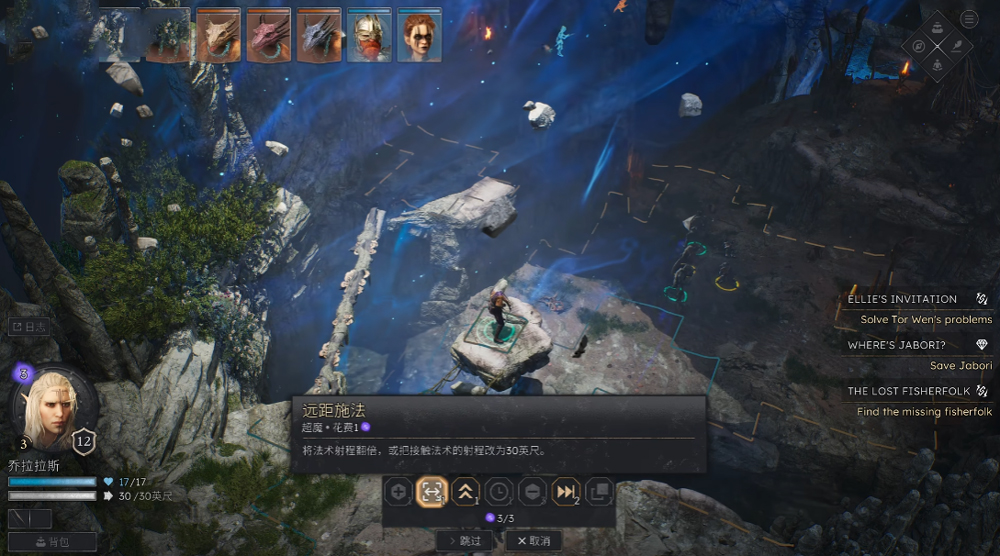The height and width of the screenshot is (556, 1000).
Task: Select the highlighted 远距施法 metamagic icon
Action: click(x=431, y=491)
